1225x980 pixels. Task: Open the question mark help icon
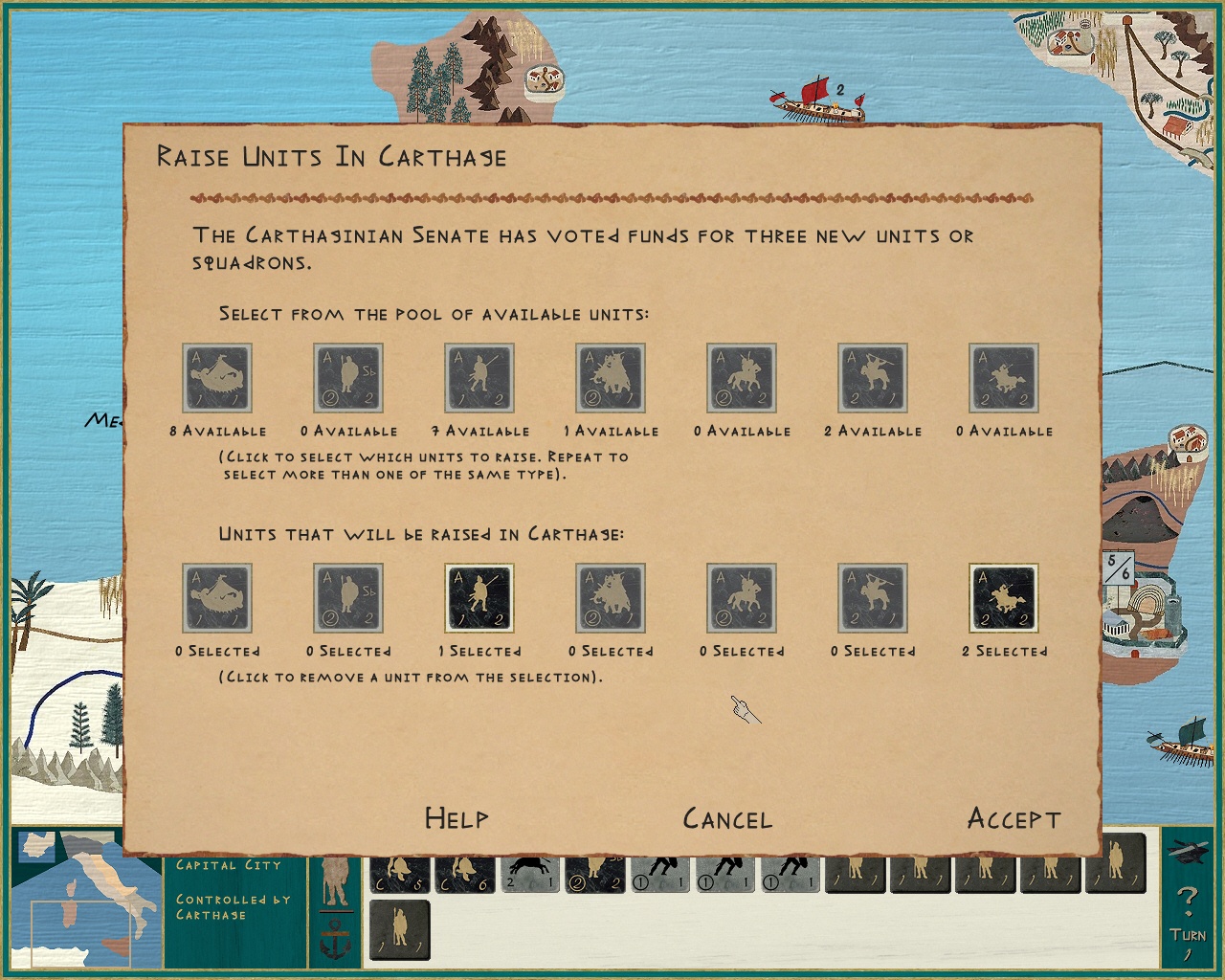[x=1189, y=896]
